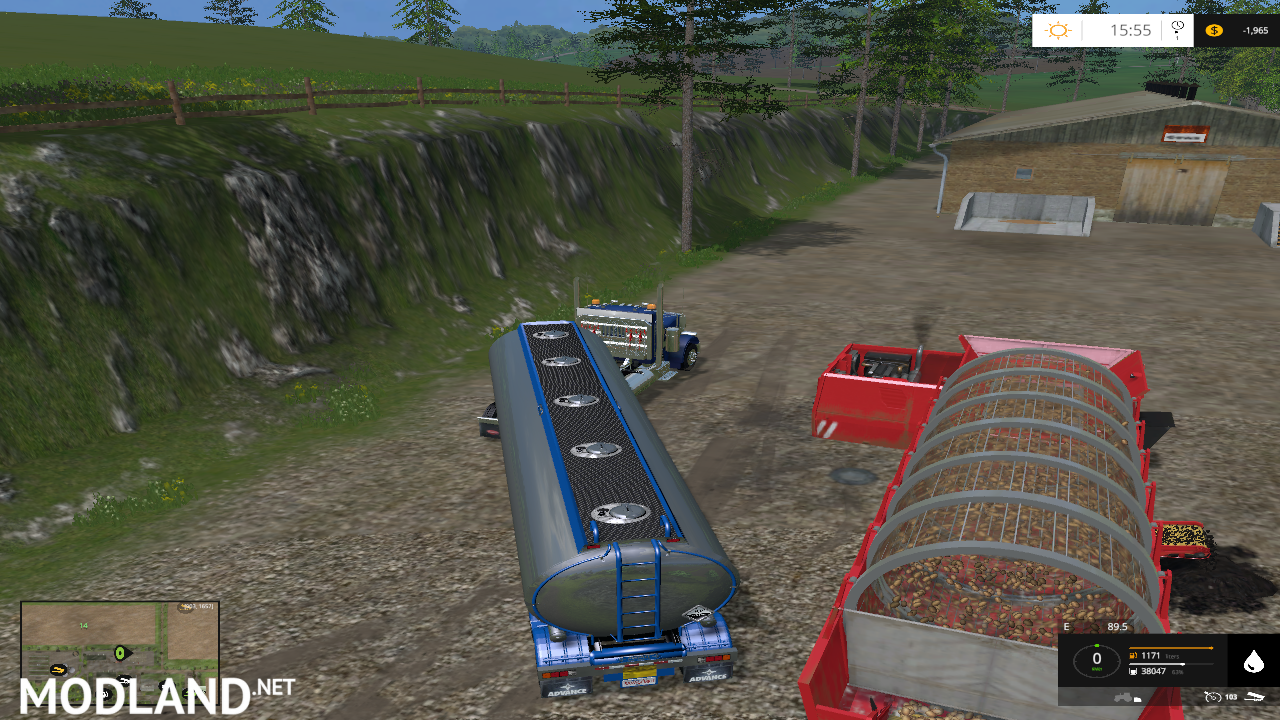
Task: Click the operating hours clock icon
Action: 1214,697
